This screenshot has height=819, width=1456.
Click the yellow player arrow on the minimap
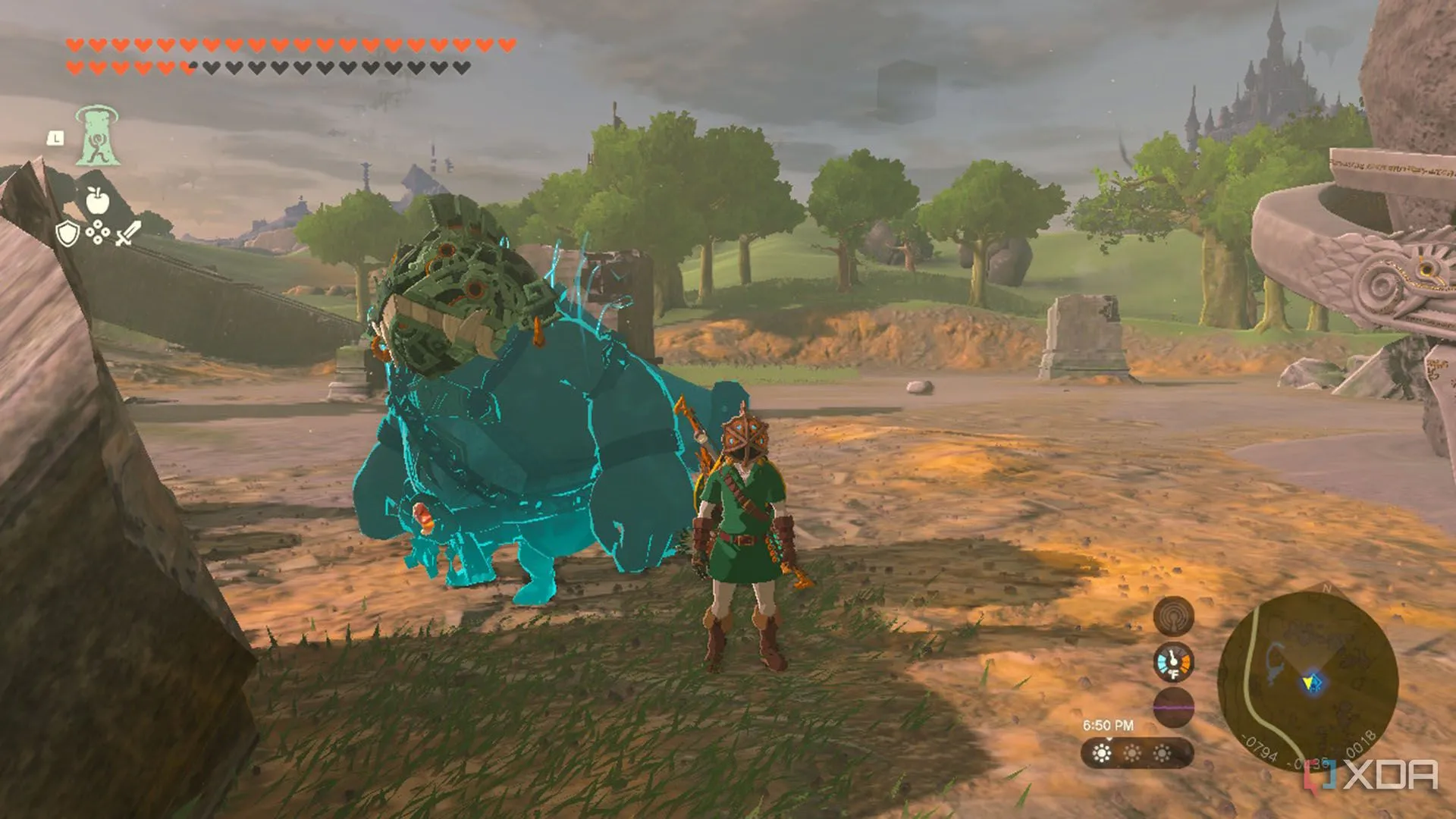(x=1310, y=684)
